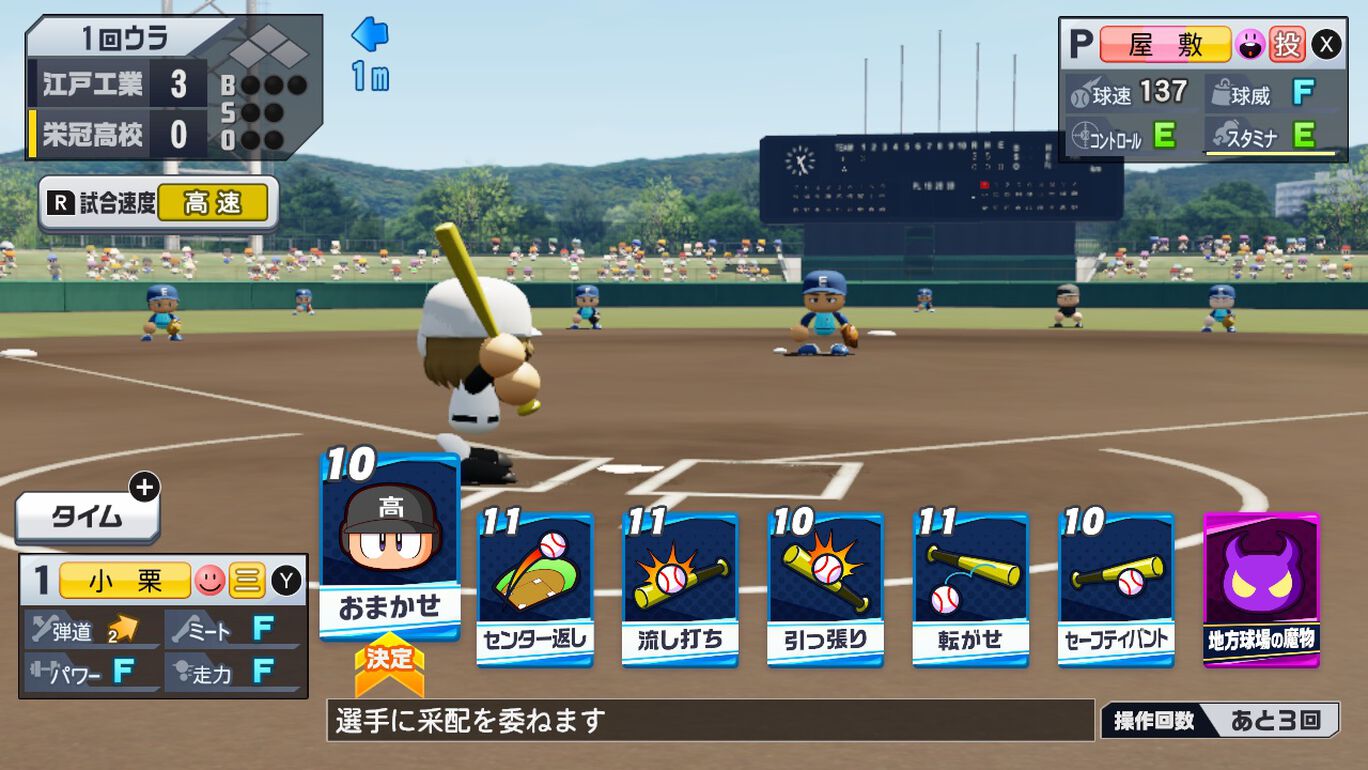Pick the セーフティバント card
Image resolution: width=1368 pixels, height=770 pixels.
tap(1116, 589)
